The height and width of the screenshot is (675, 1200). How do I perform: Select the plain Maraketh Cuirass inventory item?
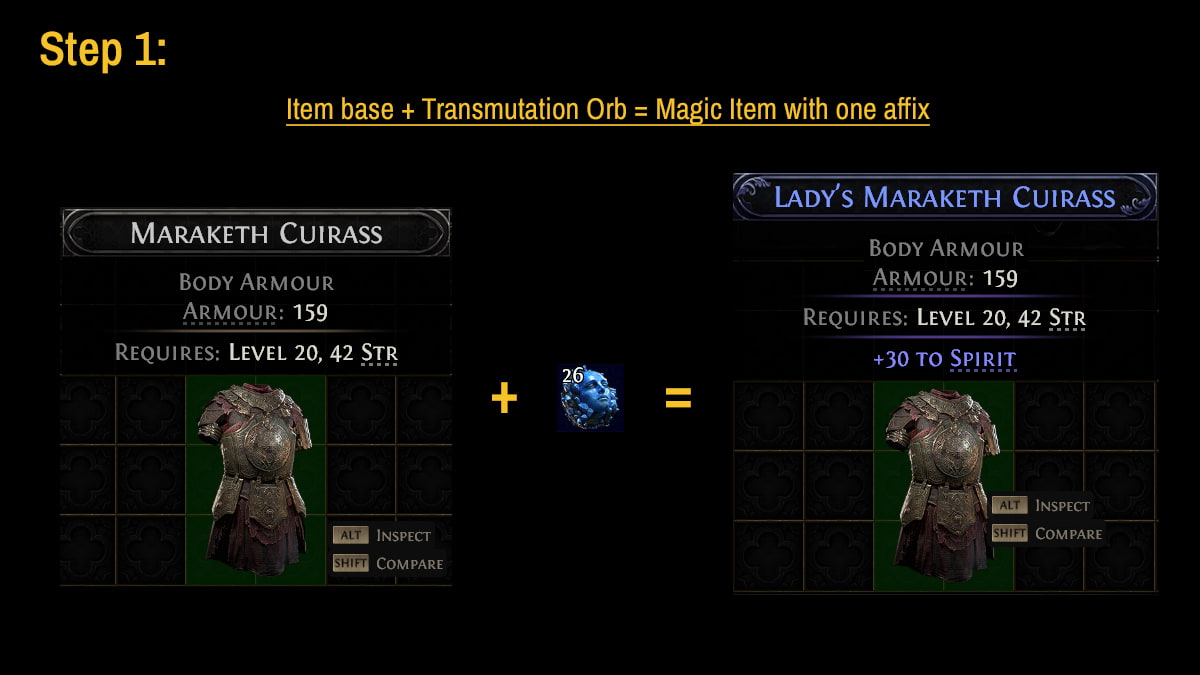pyautogui.click(x=256, y=480)
